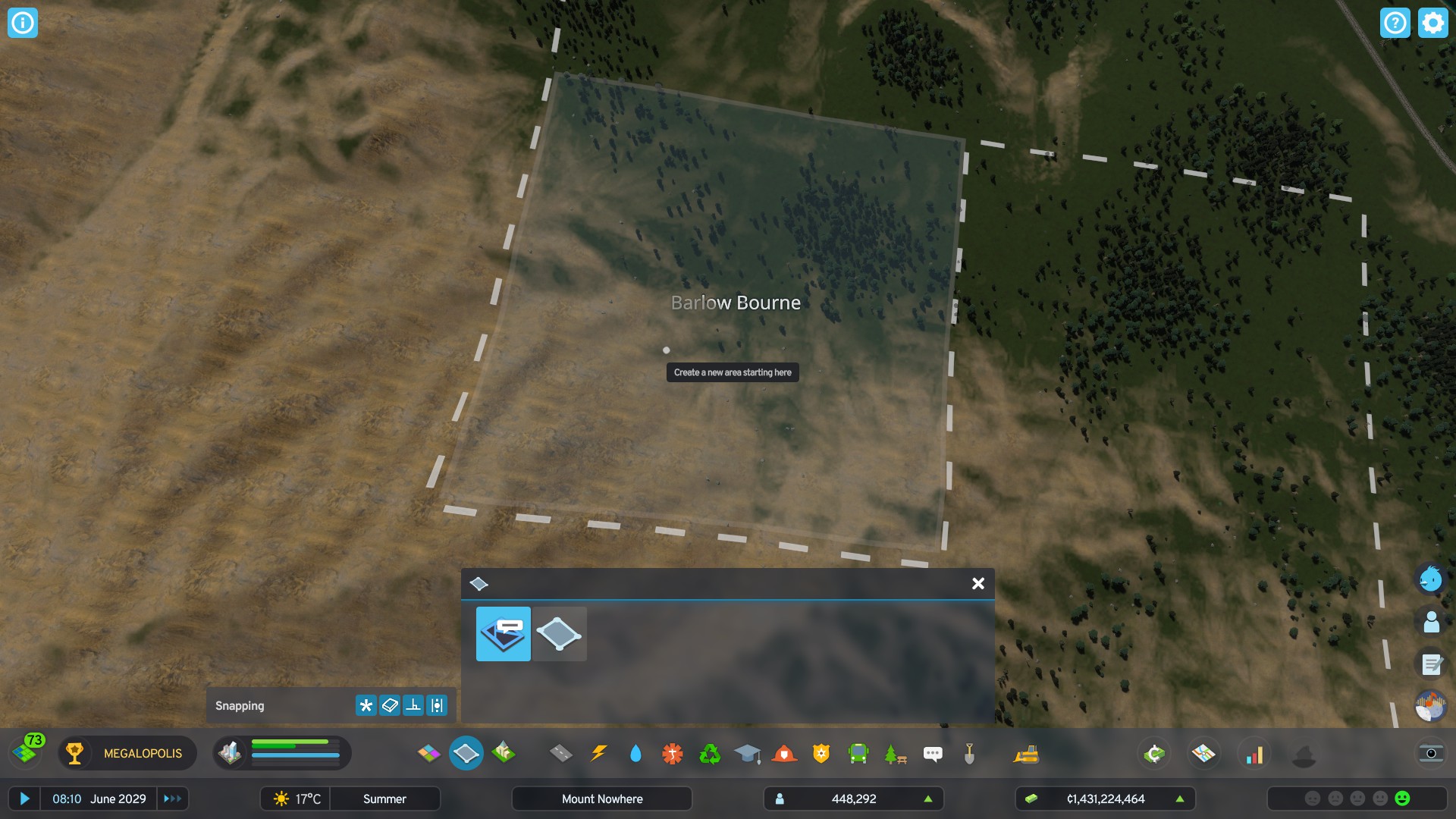
Task: Switch to the Map Tiles tab in the areas panel
Action: click(560, 634)
